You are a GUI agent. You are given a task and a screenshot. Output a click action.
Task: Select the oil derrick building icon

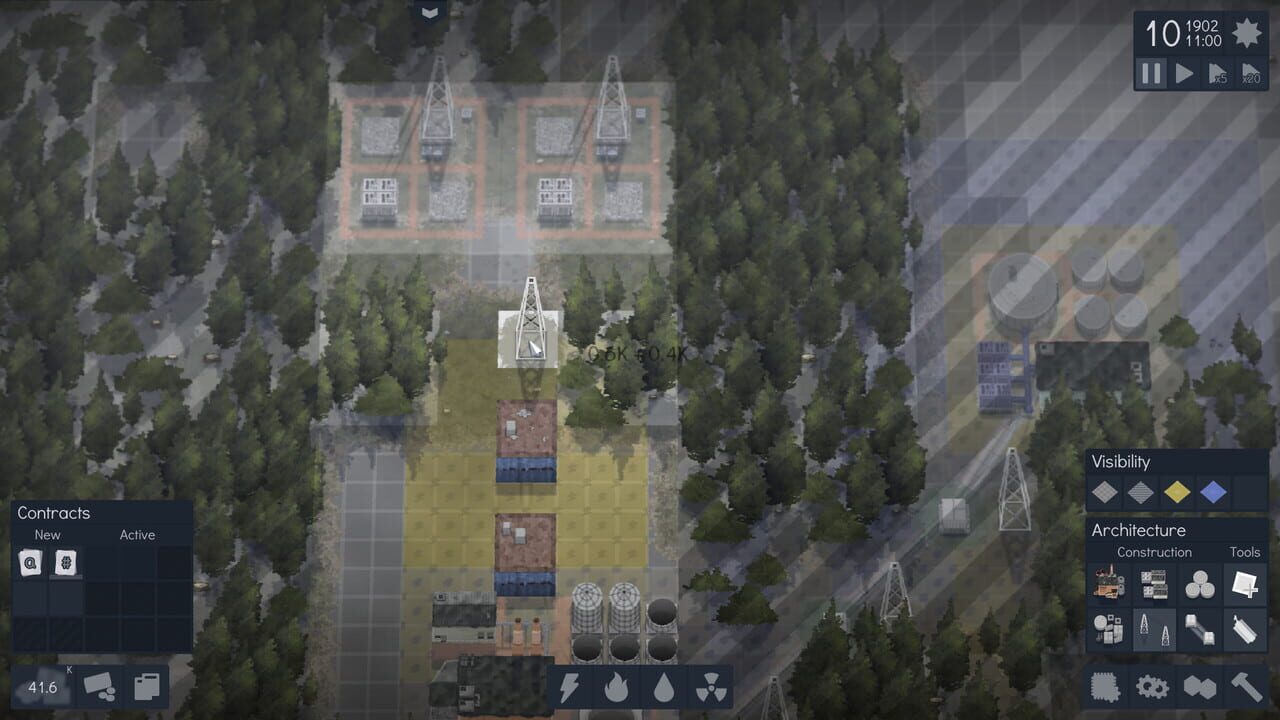1153,630
